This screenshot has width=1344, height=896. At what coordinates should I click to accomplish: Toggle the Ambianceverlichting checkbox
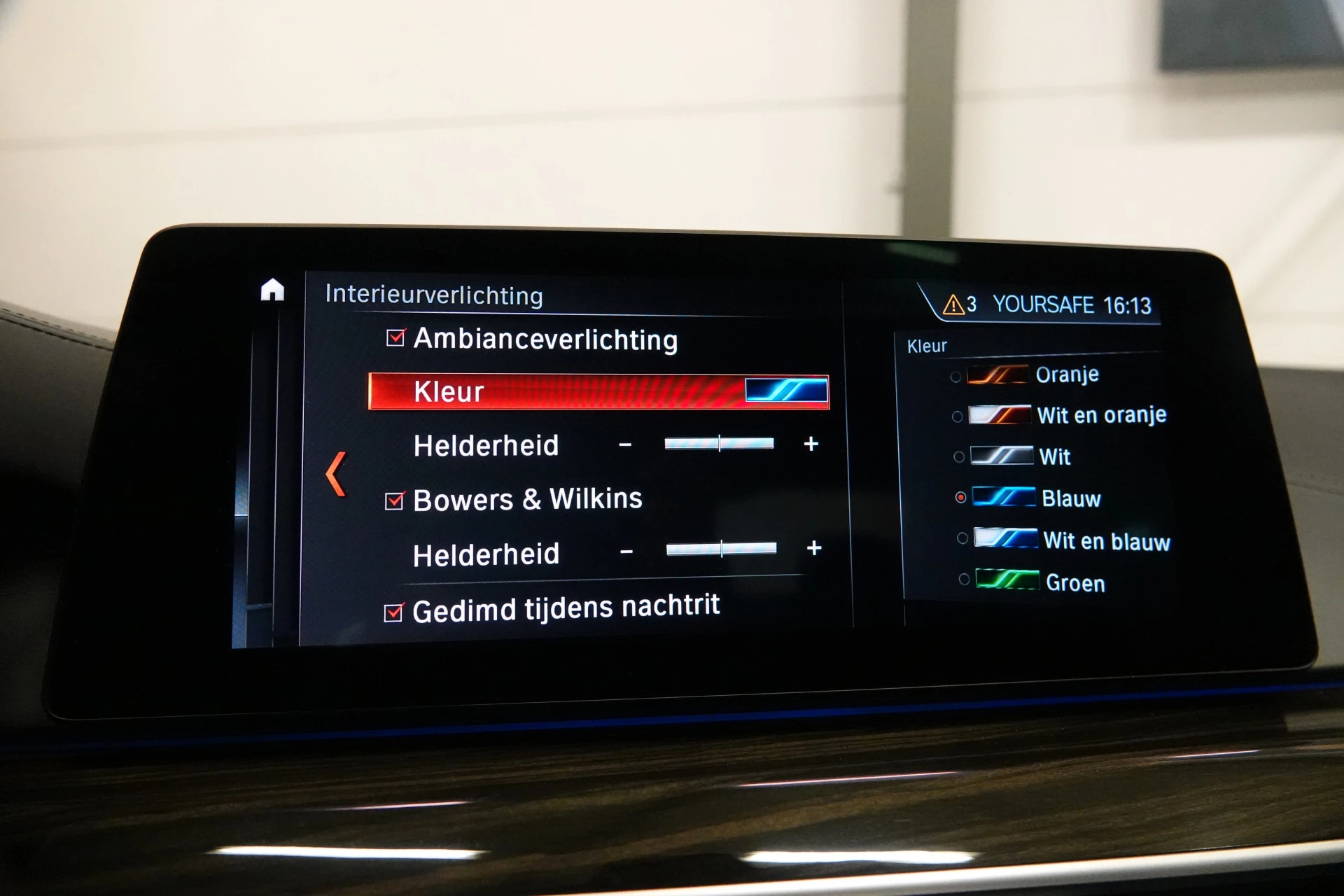[x=396, y=339]
